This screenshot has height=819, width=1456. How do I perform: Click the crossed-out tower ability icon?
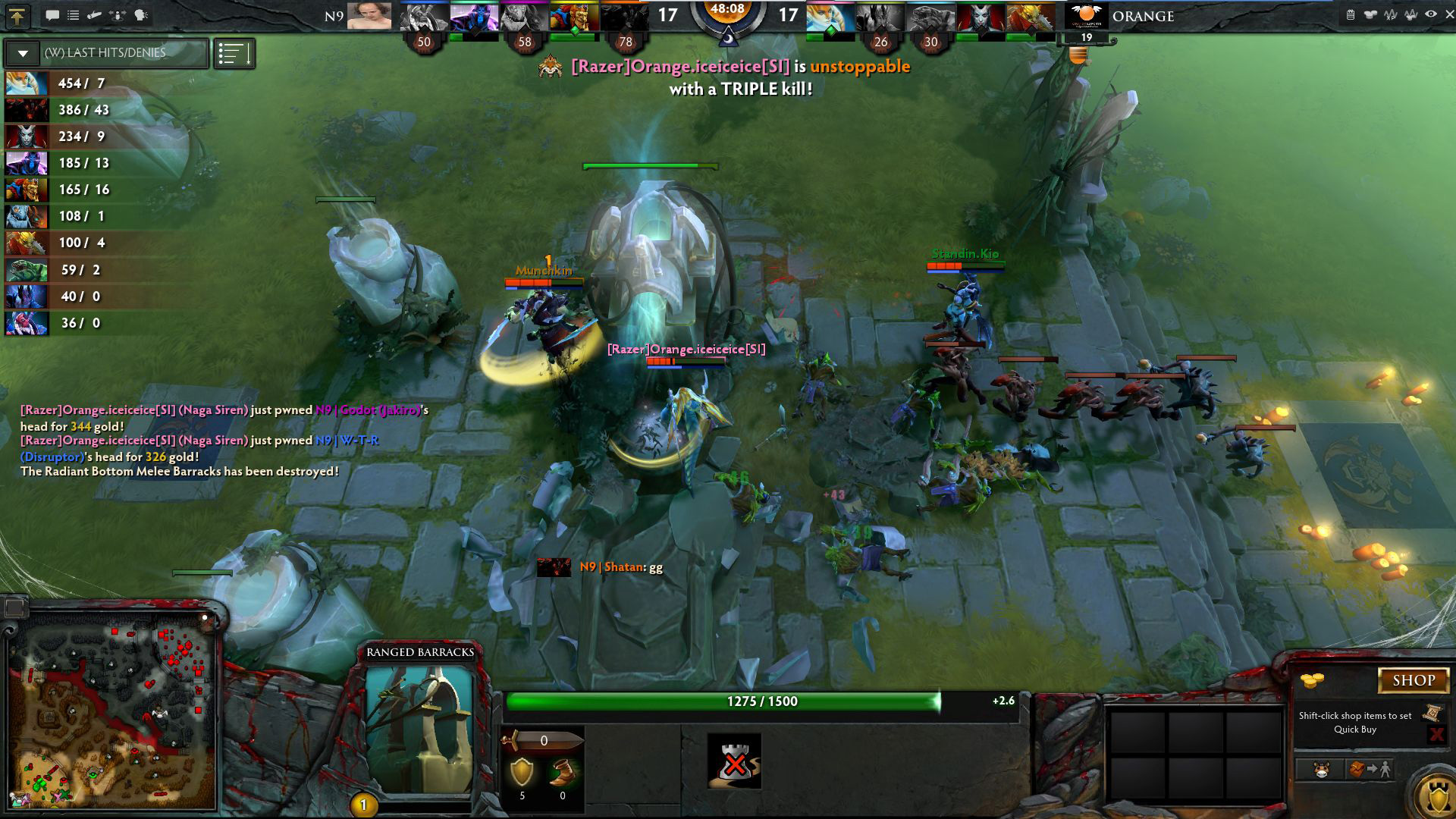[734, 761]
